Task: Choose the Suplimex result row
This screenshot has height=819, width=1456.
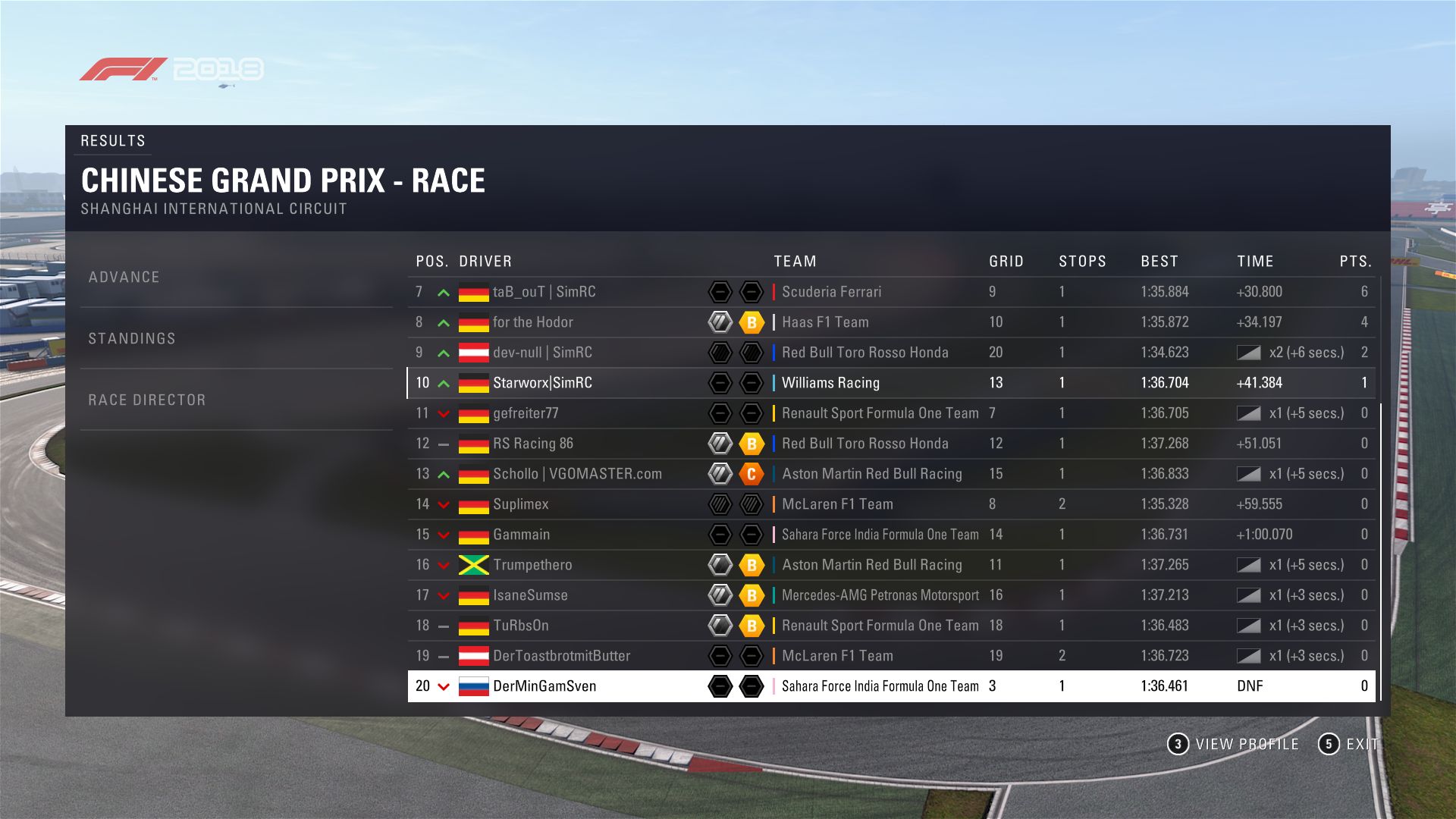Action: coord(520,504)
